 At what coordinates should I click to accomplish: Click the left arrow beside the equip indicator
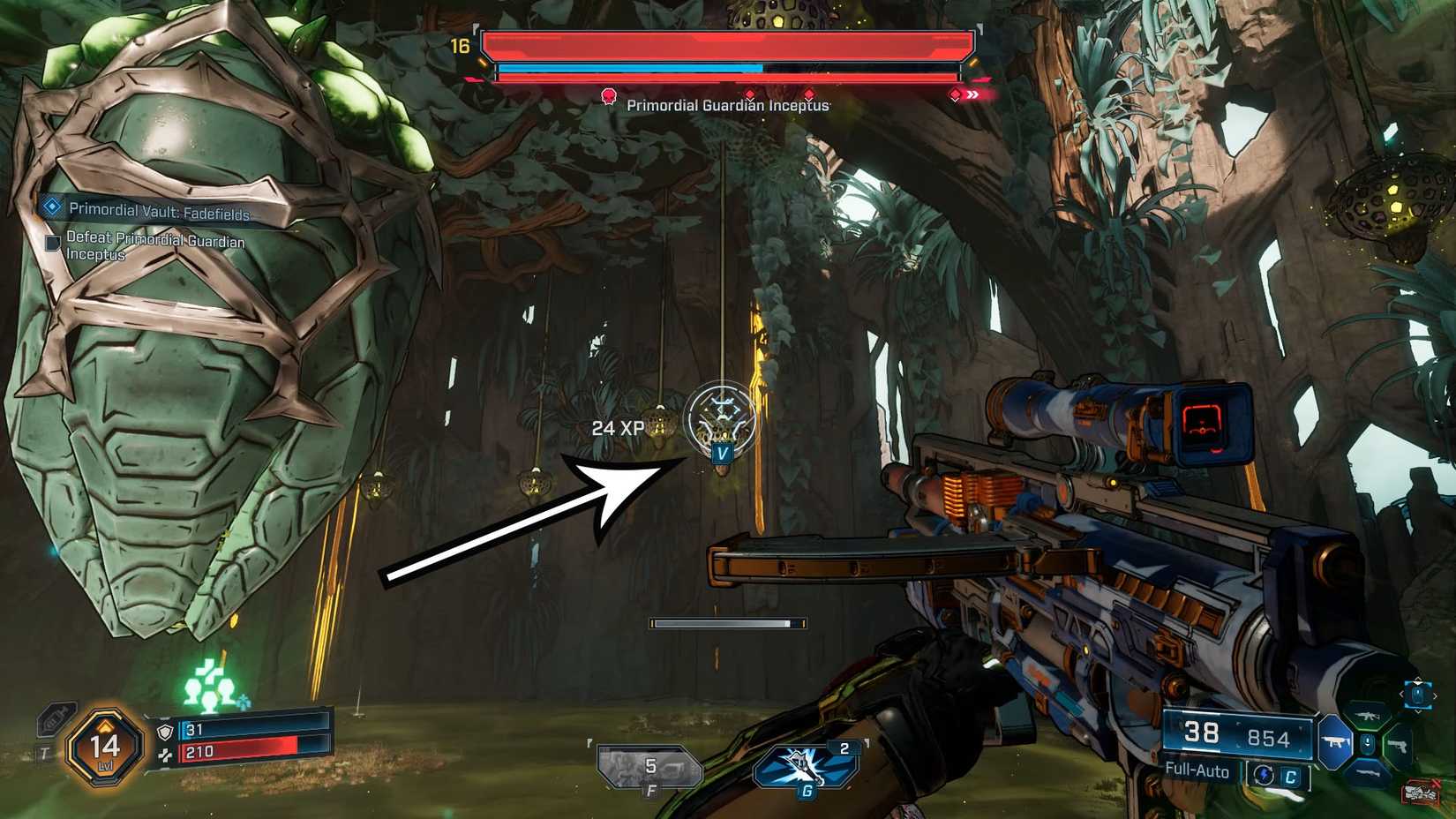pos(1400,695)
